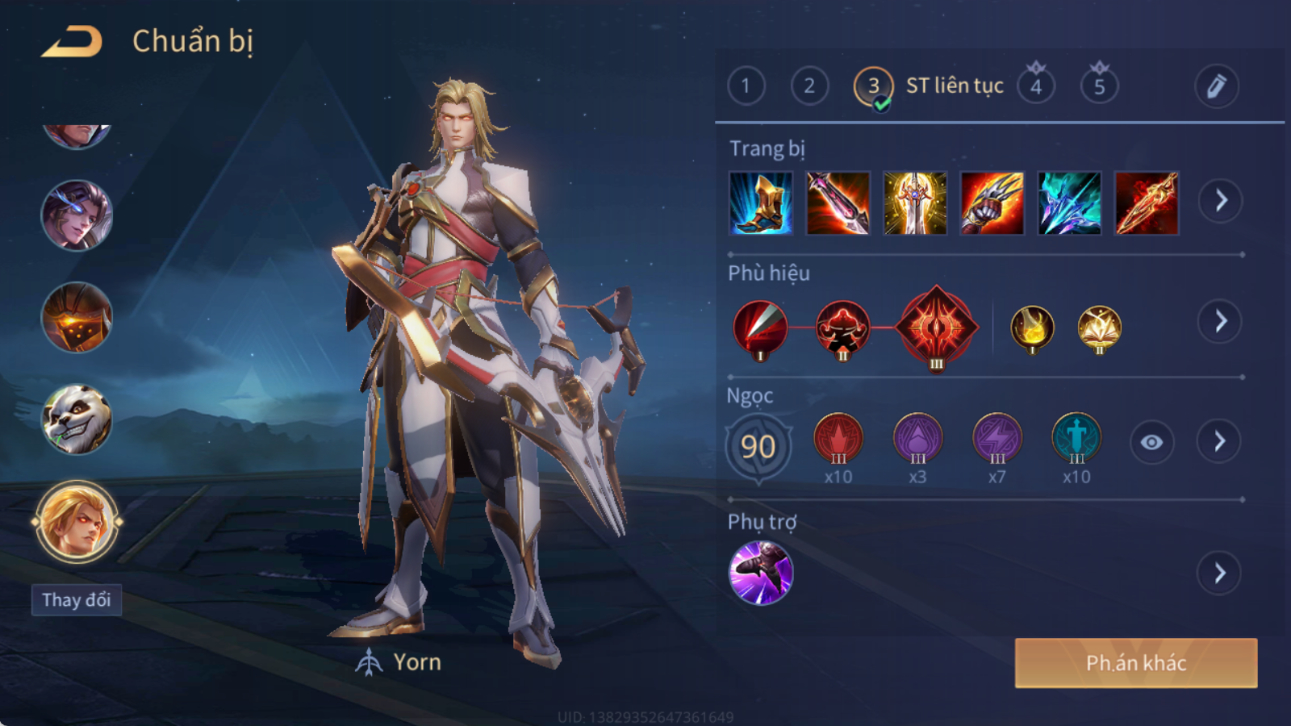Go back using the return arrow
1291x726 pixels.
pyautogui.click(x=72, y=42)
